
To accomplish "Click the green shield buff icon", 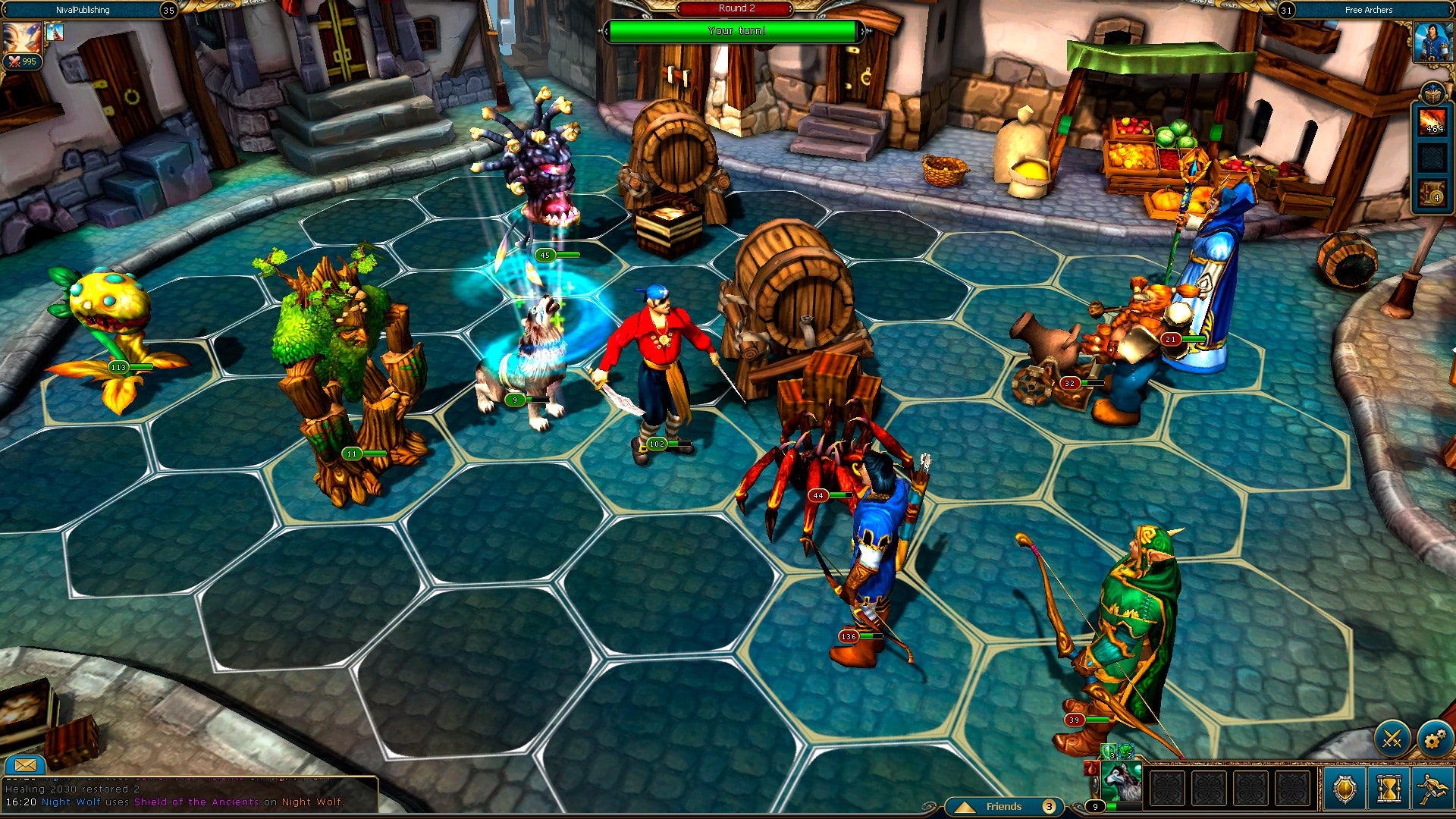I will pos(1109,753).
